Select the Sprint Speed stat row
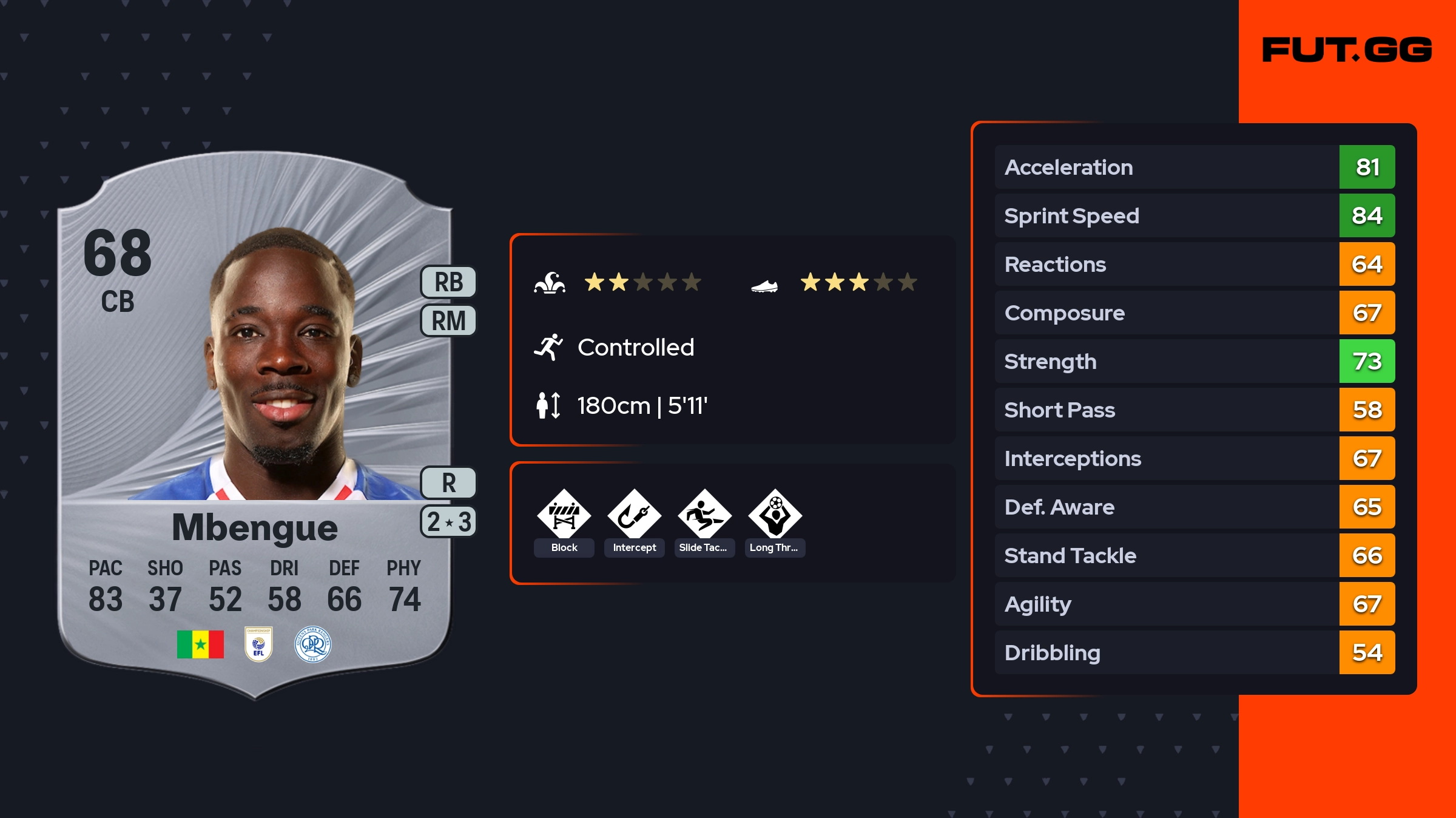1456x818 pixels. coord(1194,216)
